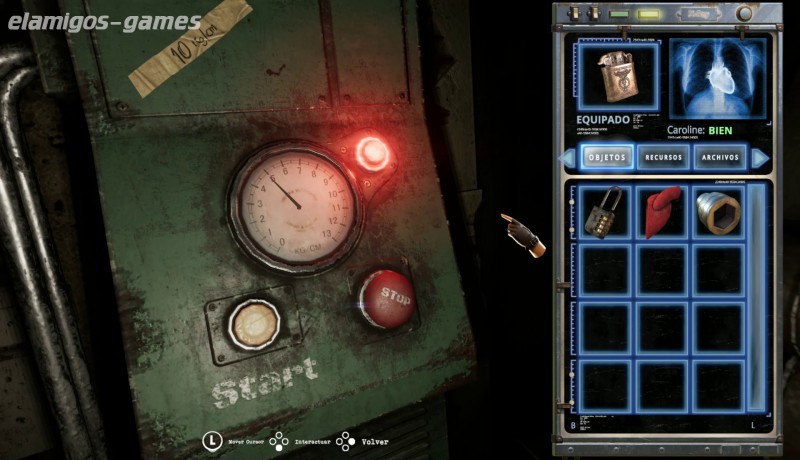Pick the hexagonal socket nut item
This screenshot has height=460, width=800.
click(x=718, y=212)
